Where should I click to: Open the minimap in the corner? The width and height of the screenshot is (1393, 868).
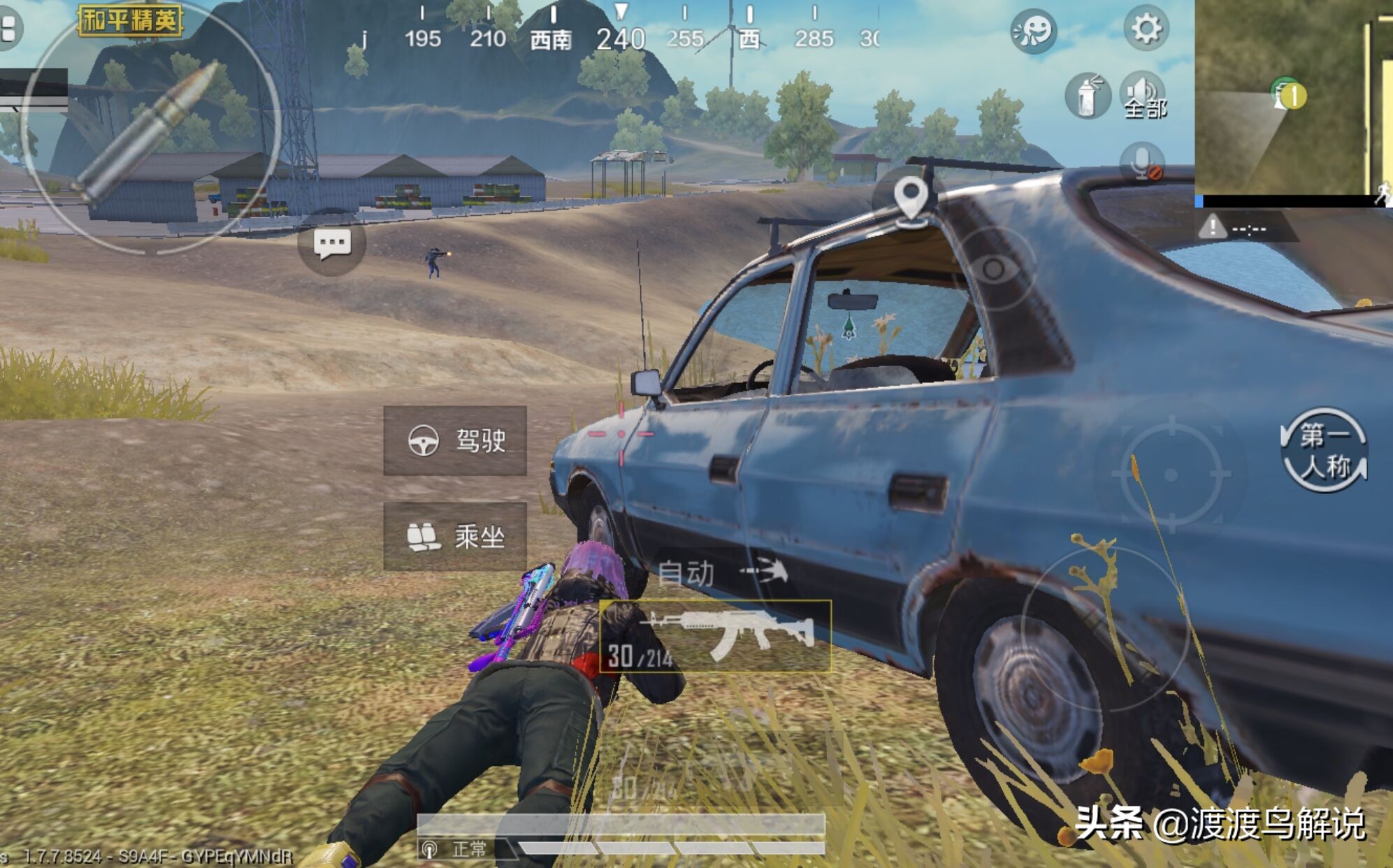point(1293,98)
